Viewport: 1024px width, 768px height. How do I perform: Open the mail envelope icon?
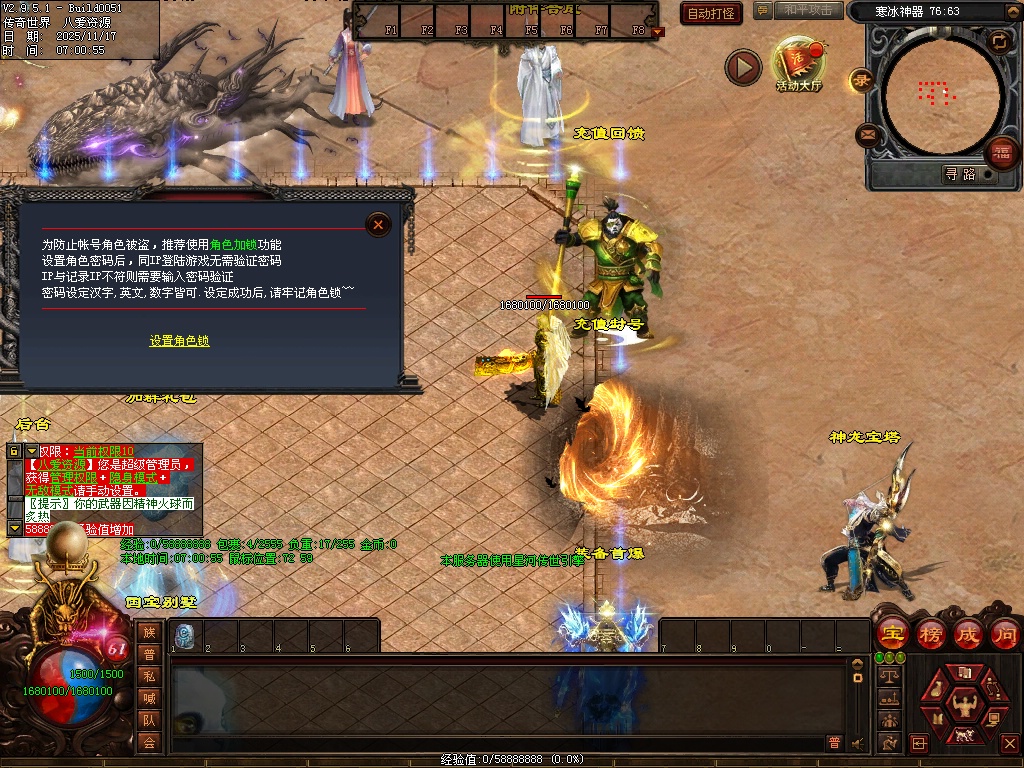[x=867, y=133]
